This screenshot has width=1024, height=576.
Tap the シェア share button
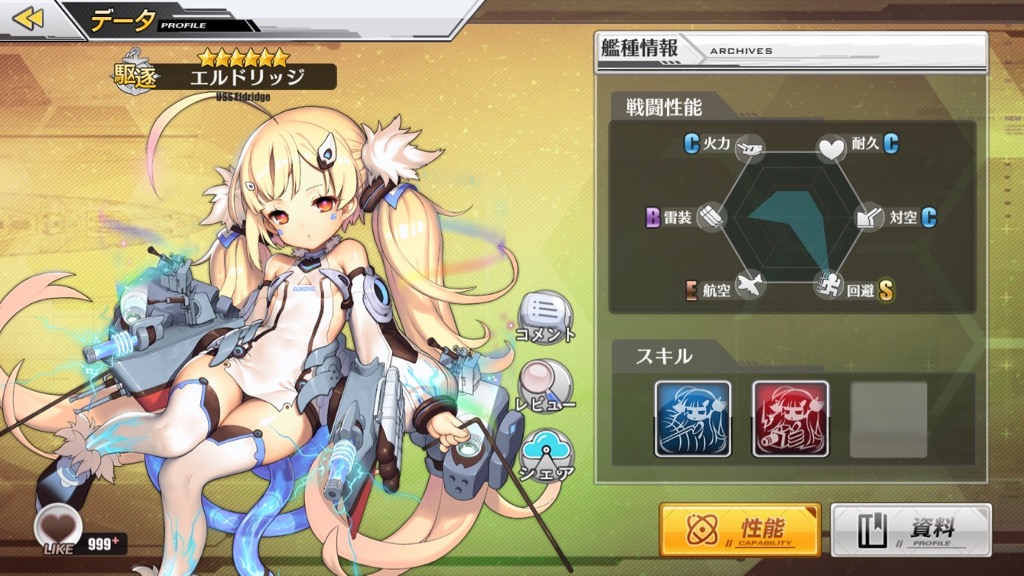pos(546,453)
